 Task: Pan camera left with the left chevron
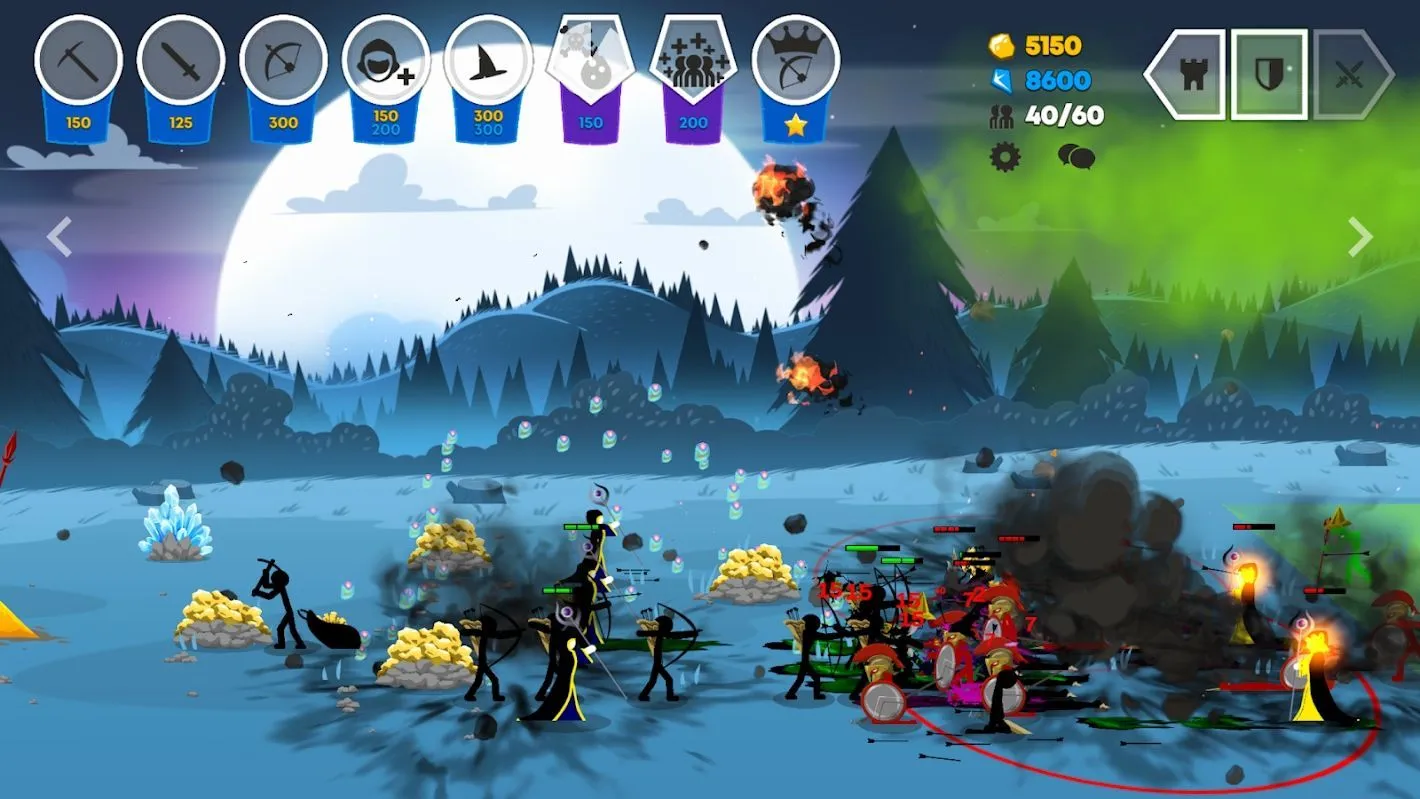(x=58, y=236)
